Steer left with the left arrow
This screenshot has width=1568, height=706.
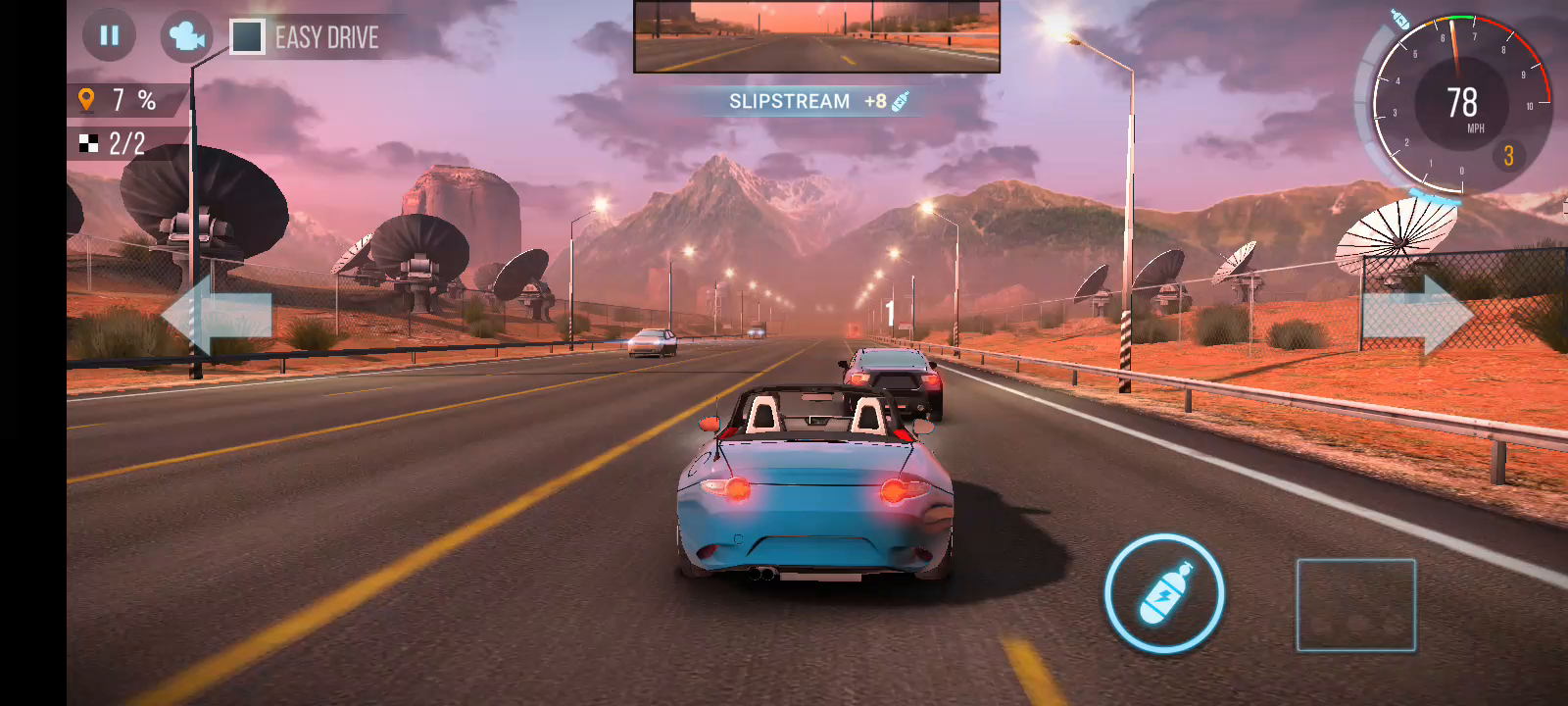[217, 314]
